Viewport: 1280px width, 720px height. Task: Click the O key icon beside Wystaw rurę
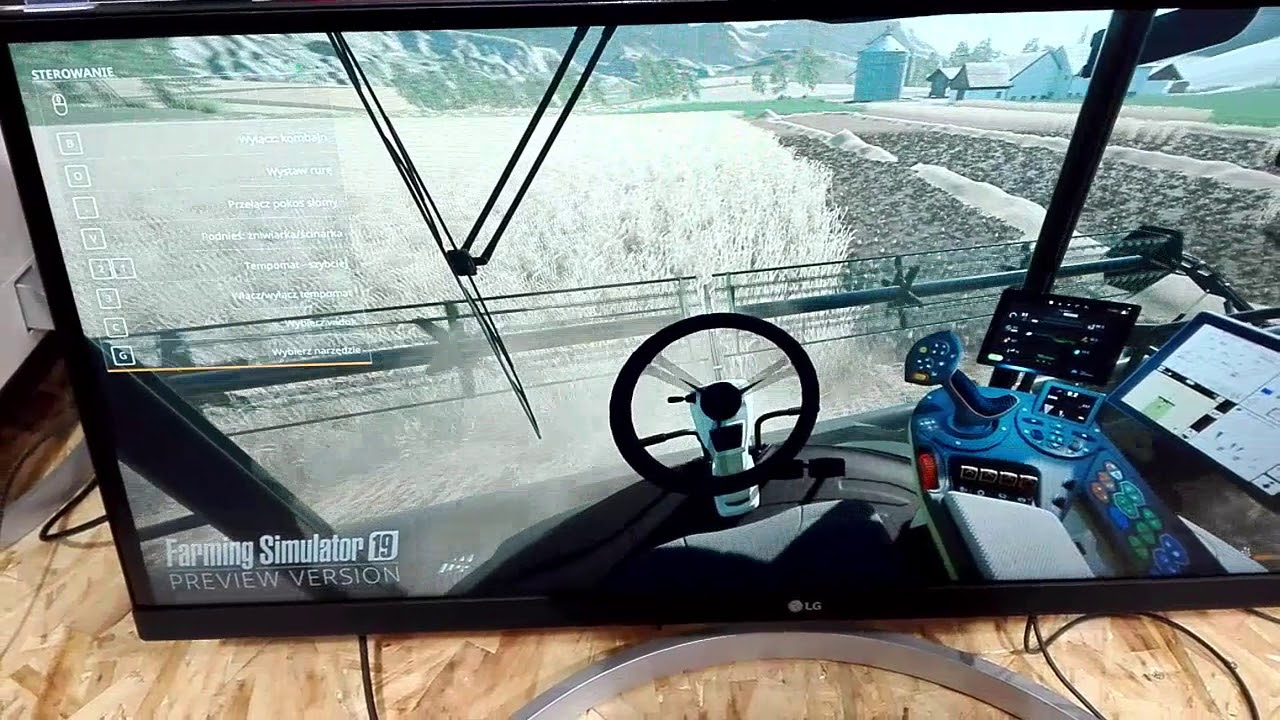(x=77, y=175)
